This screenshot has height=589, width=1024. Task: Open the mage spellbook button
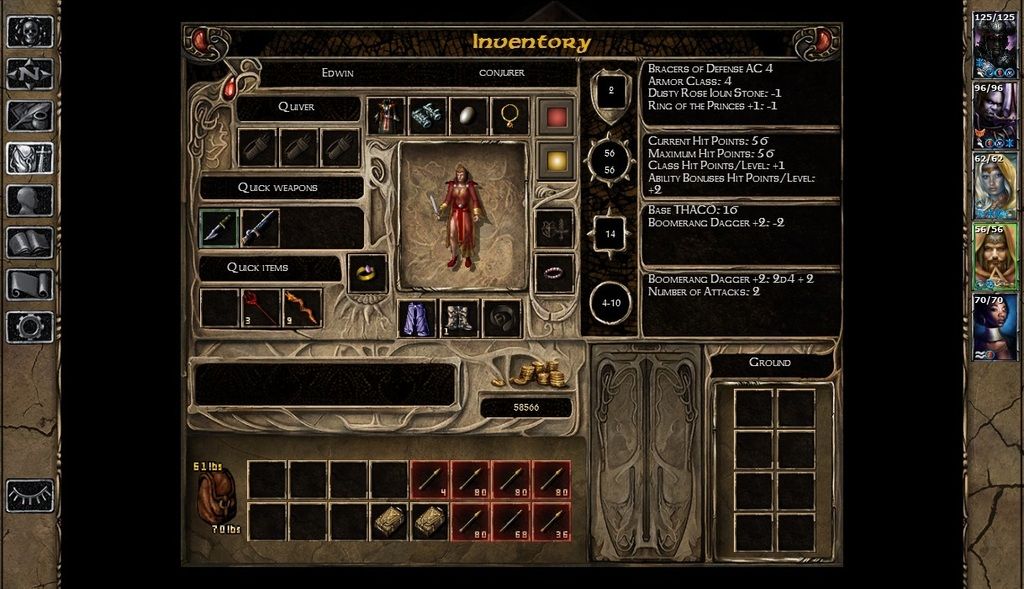point(30,242)
